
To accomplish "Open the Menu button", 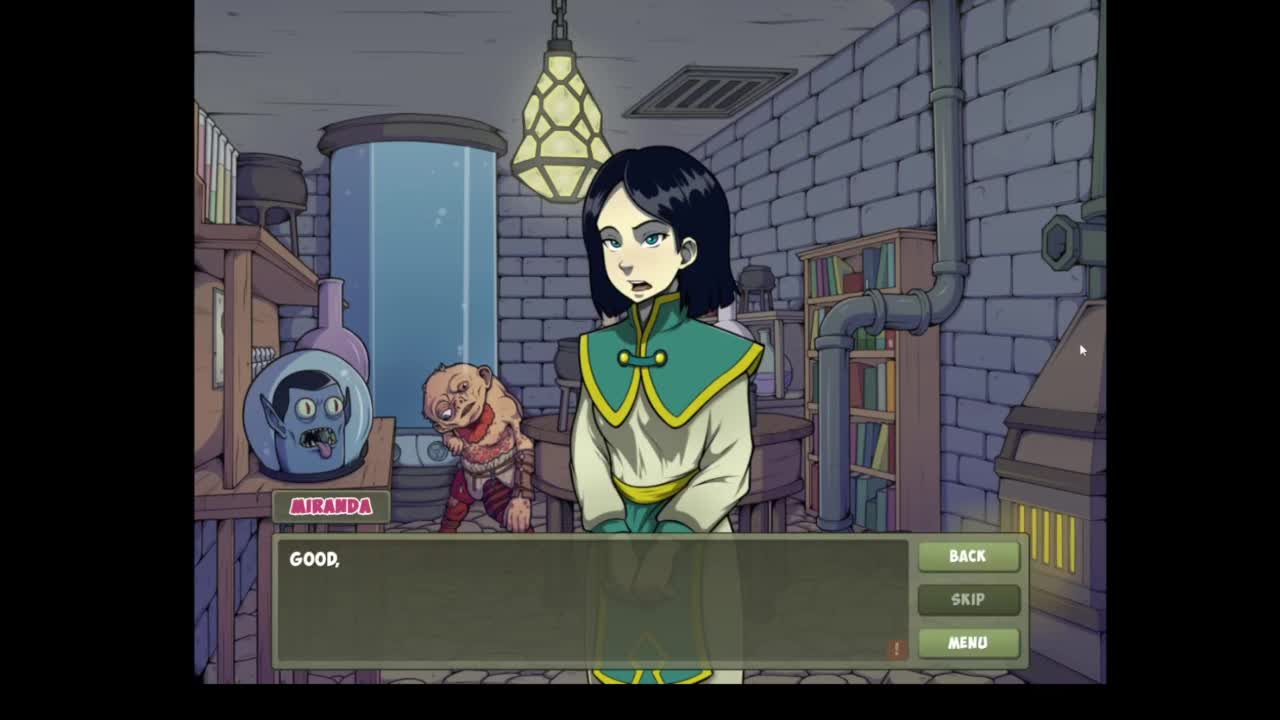I will pyautogui.click(x=967, y=643).
